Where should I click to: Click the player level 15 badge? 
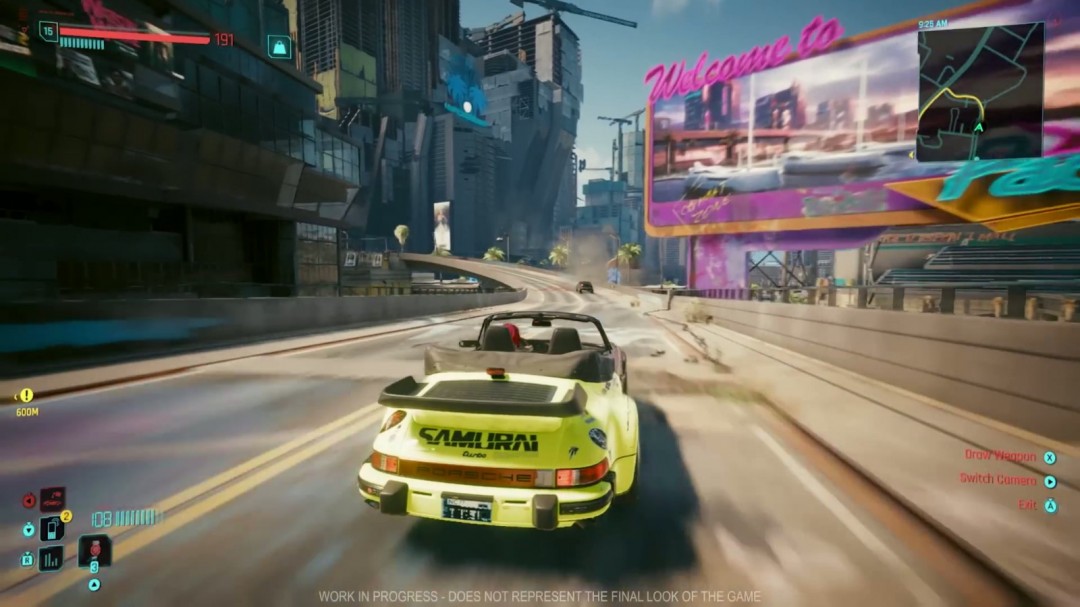coord(48,31)
